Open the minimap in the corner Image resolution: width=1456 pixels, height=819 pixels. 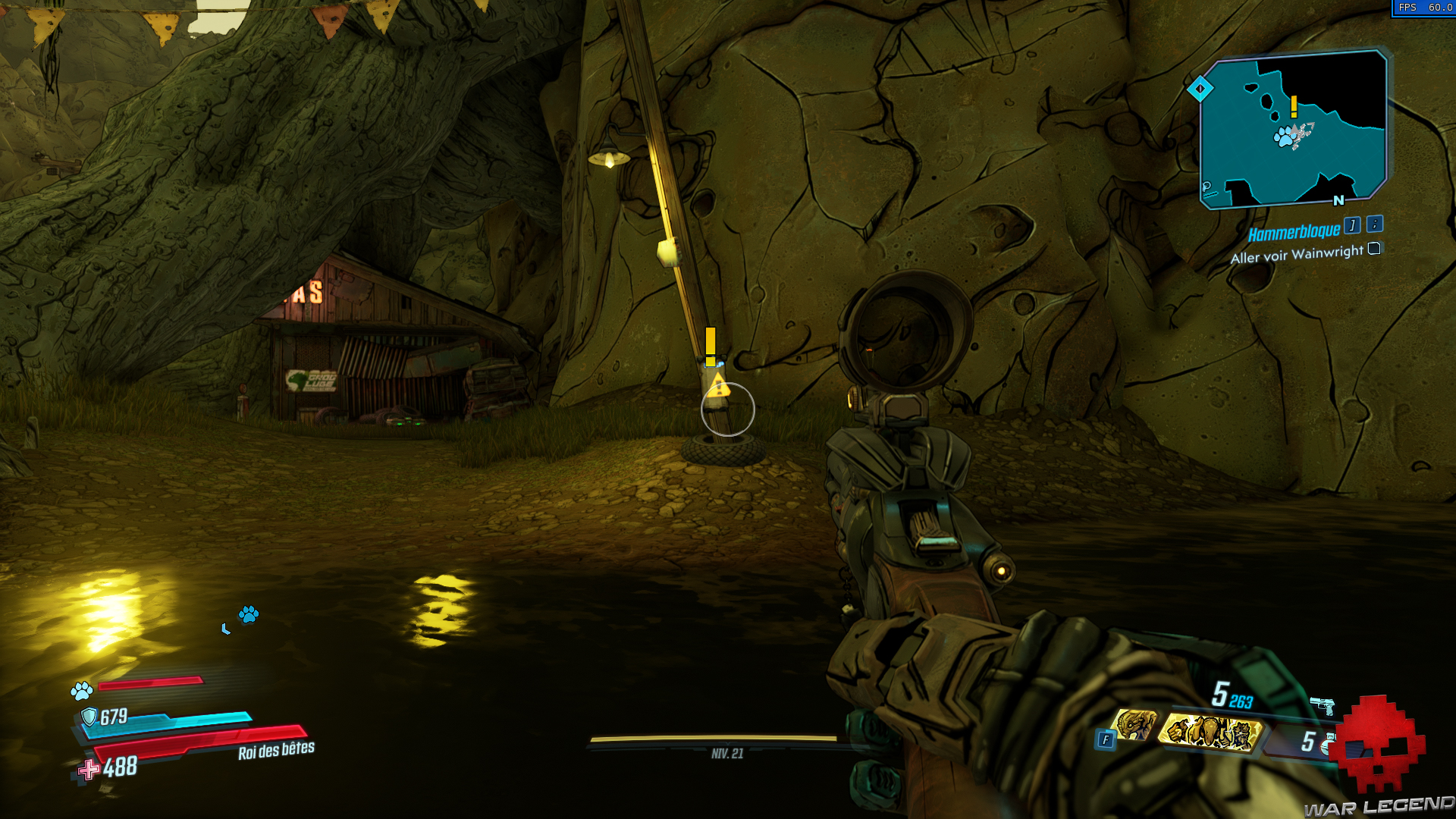point(1294,129)
